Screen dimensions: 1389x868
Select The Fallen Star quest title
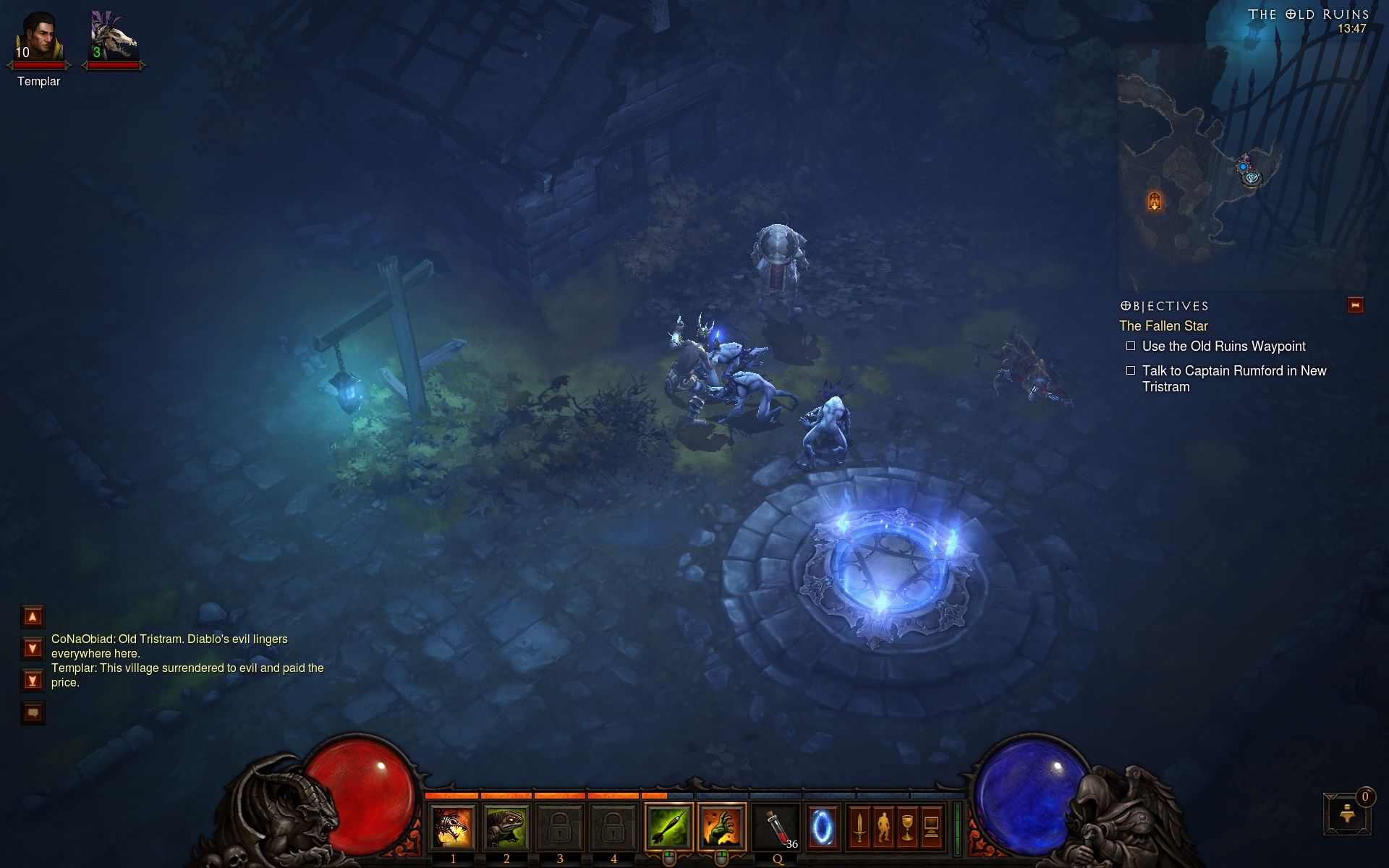pos(1163,326)
